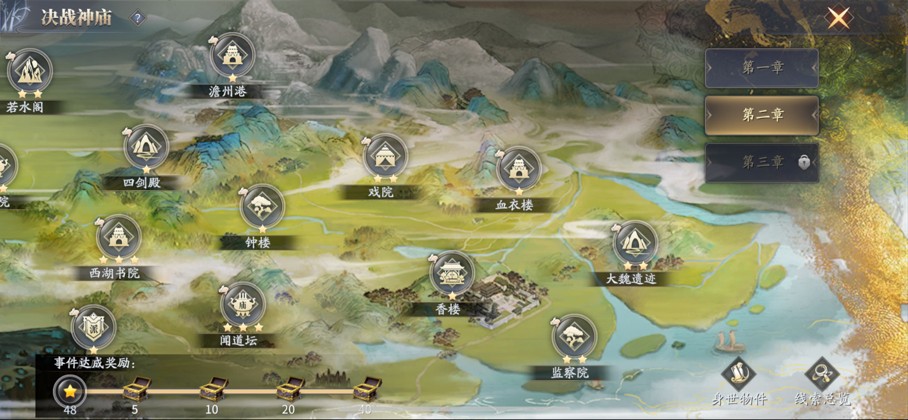Choose the locked 第三章 chapter tab
The height and width of the screenshot is (420, 908).
click(x=761, y=162)
